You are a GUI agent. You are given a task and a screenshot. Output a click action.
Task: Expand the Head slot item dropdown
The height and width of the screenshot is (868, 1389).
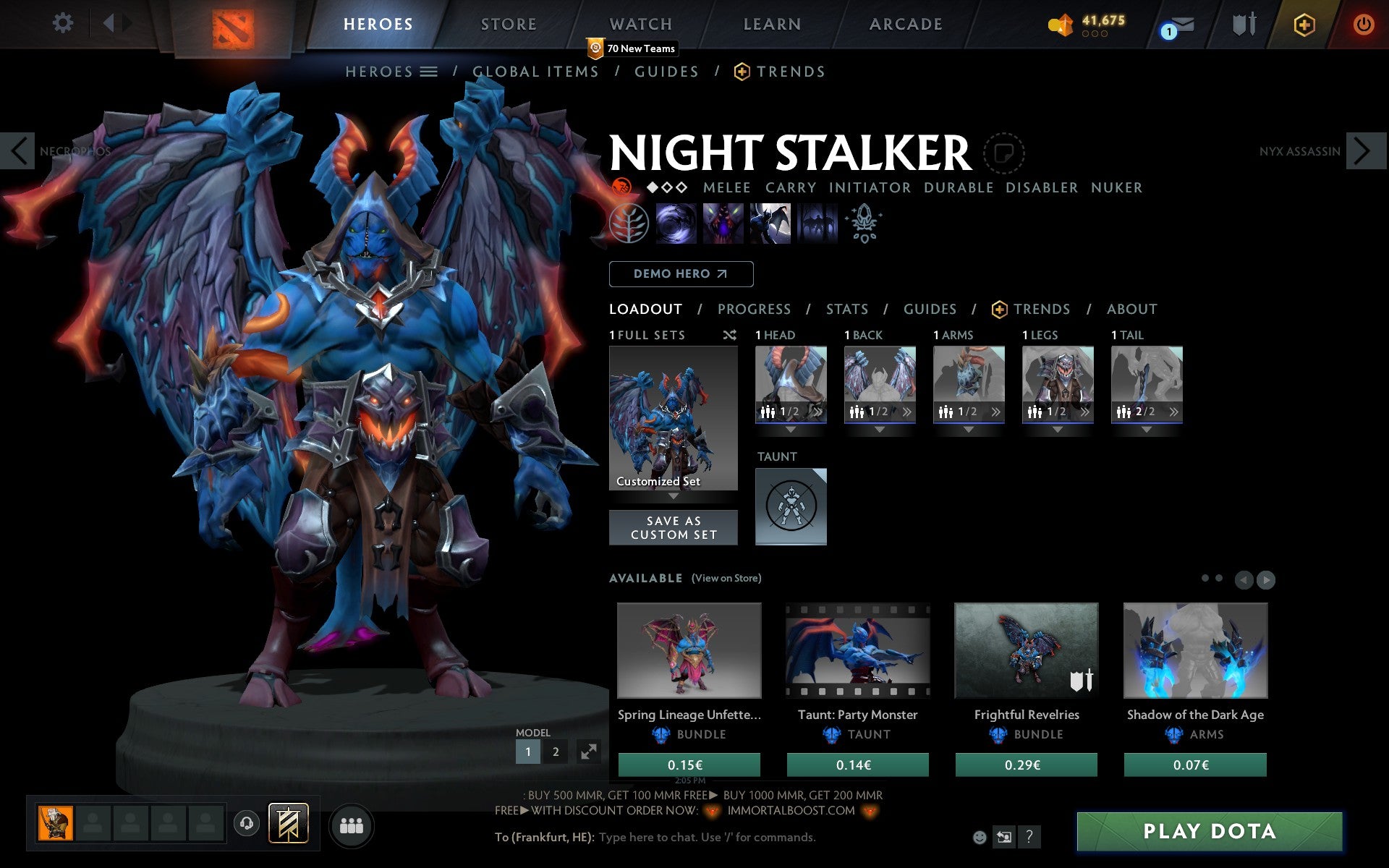pos(791,428)
